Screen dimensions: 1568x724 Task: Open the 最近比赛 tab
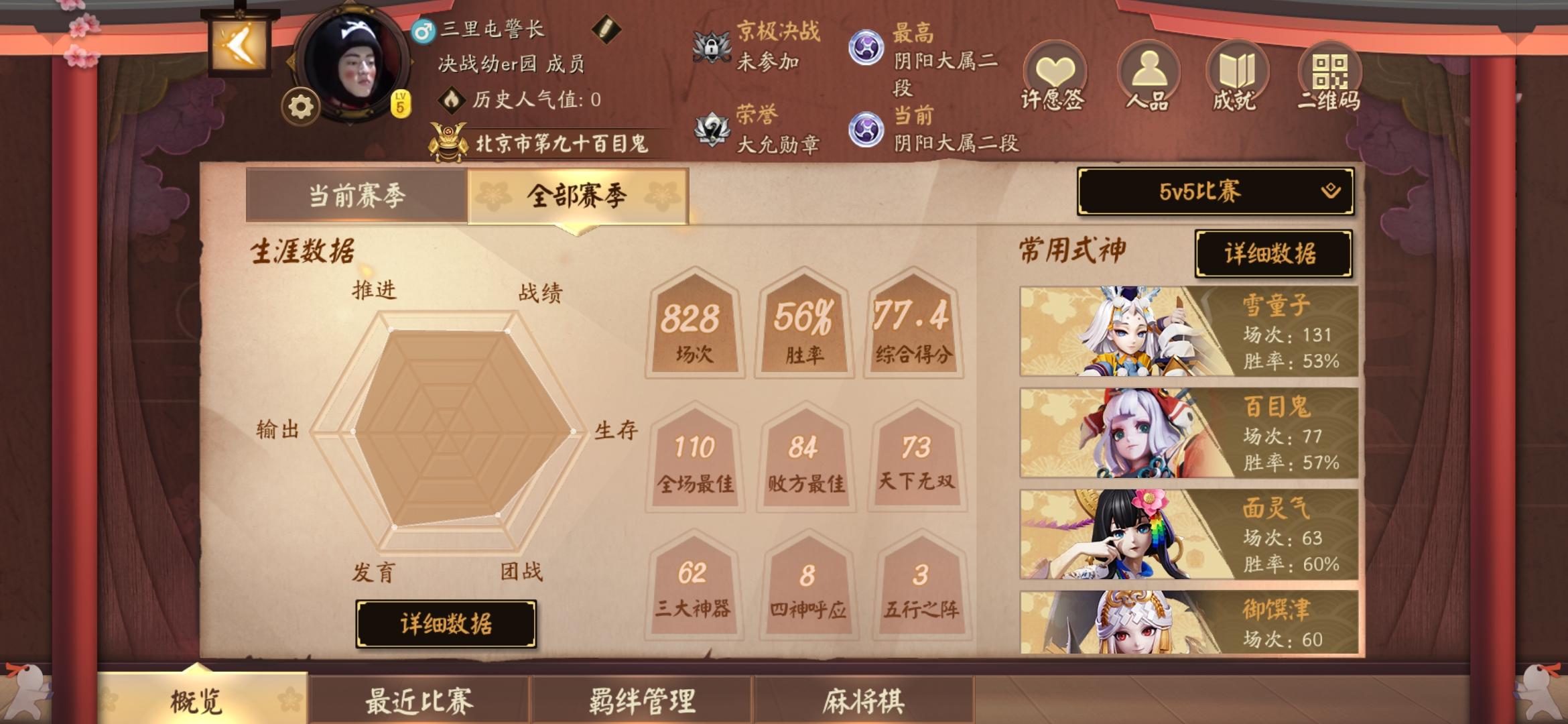pyautogui.click(x=419, y=699)
